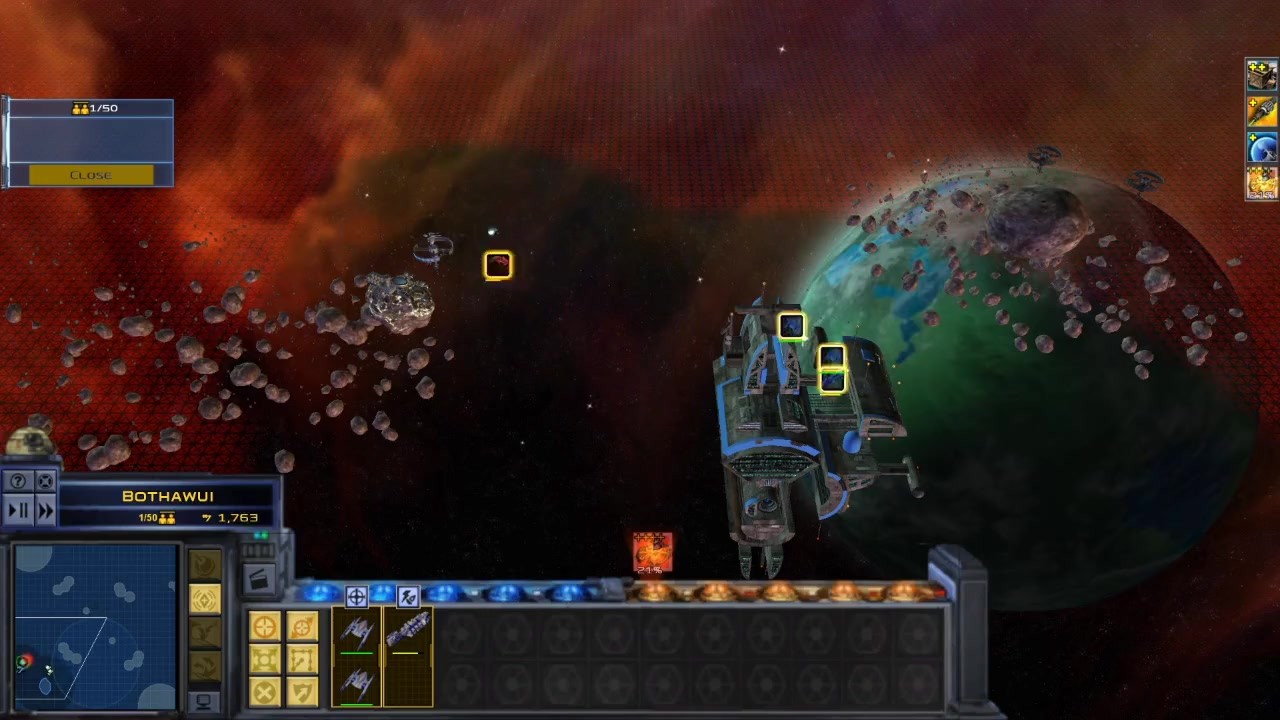Screen dimensions: 1280x720
Task: Close the reinforcements panel
Action: pos(91,175)
